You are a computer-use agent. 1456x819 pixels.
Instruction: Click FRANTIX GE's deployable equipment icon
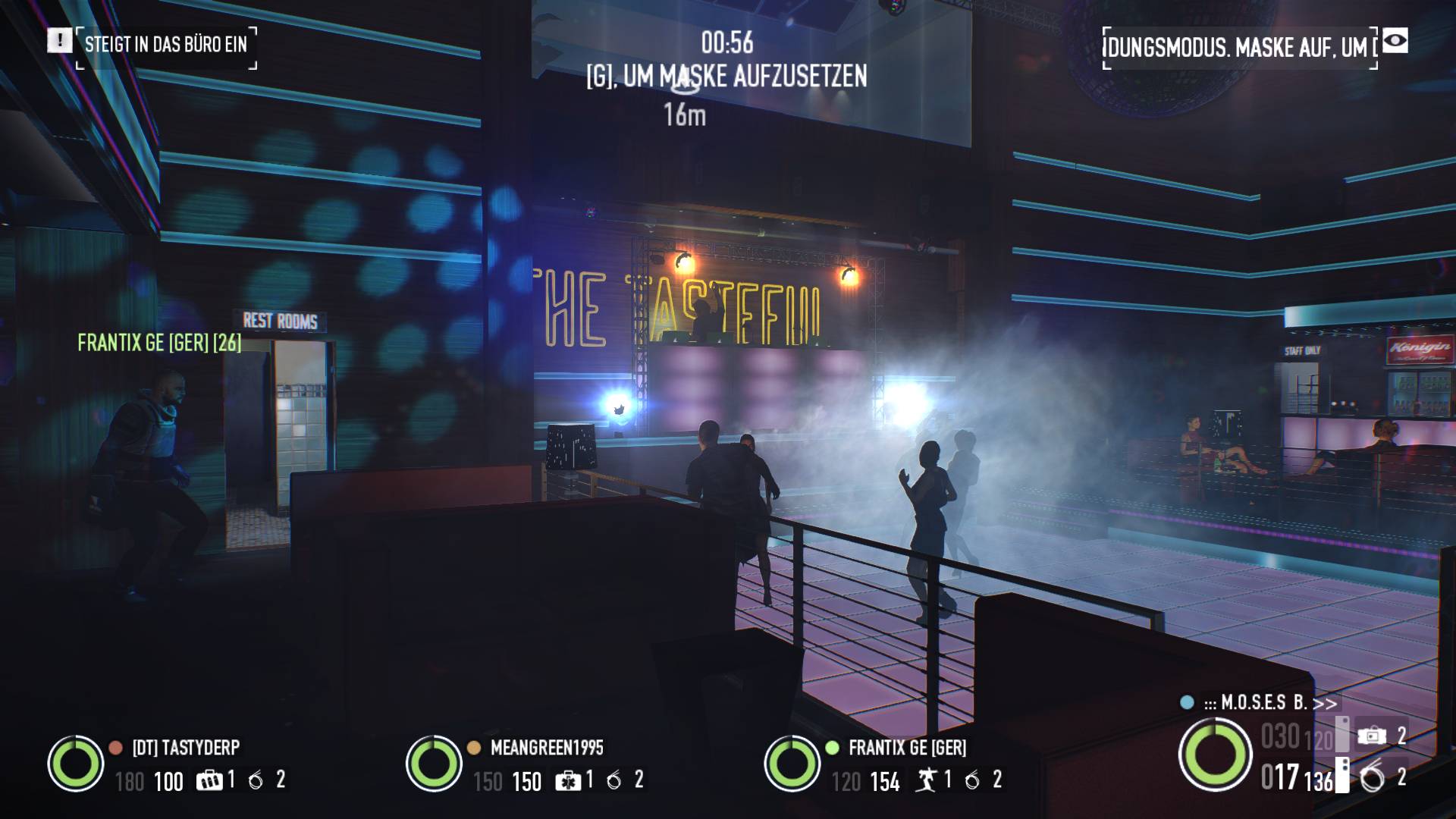click(x=926, y=780)
